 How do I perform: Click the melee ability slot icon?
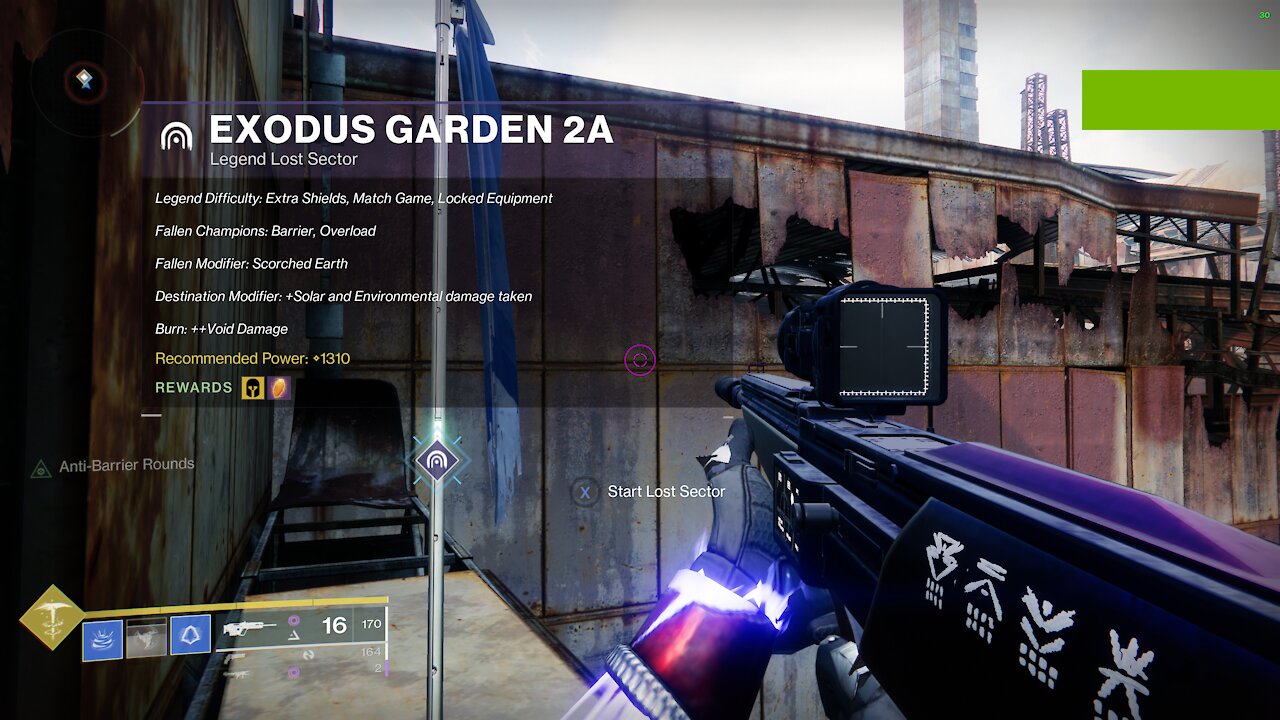146,637
